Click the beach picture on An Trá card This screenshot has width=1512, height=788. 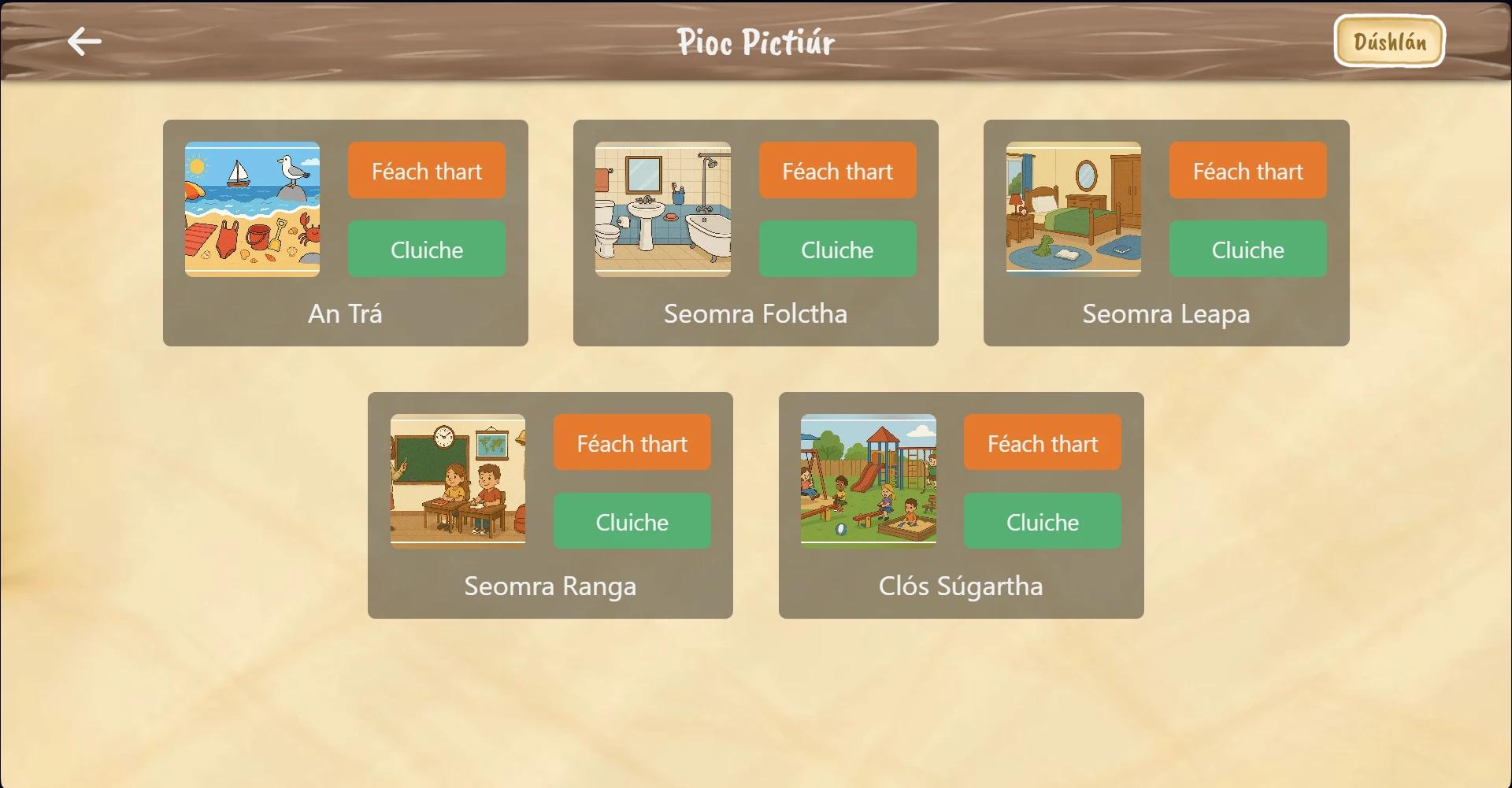[x=252, y=209]
